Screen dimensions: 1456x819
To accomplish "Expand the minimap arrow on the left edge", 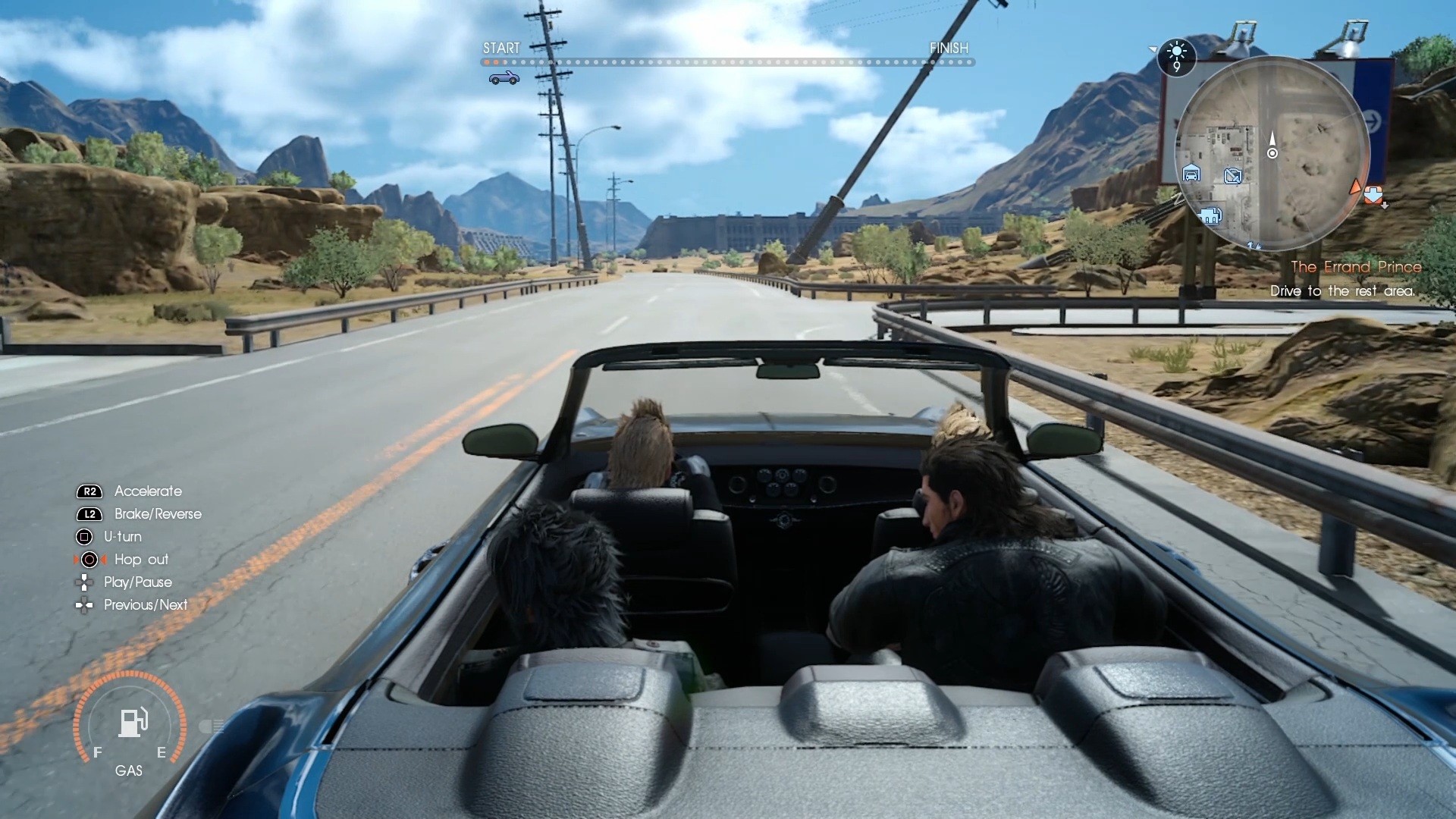I will (1153, 49).
